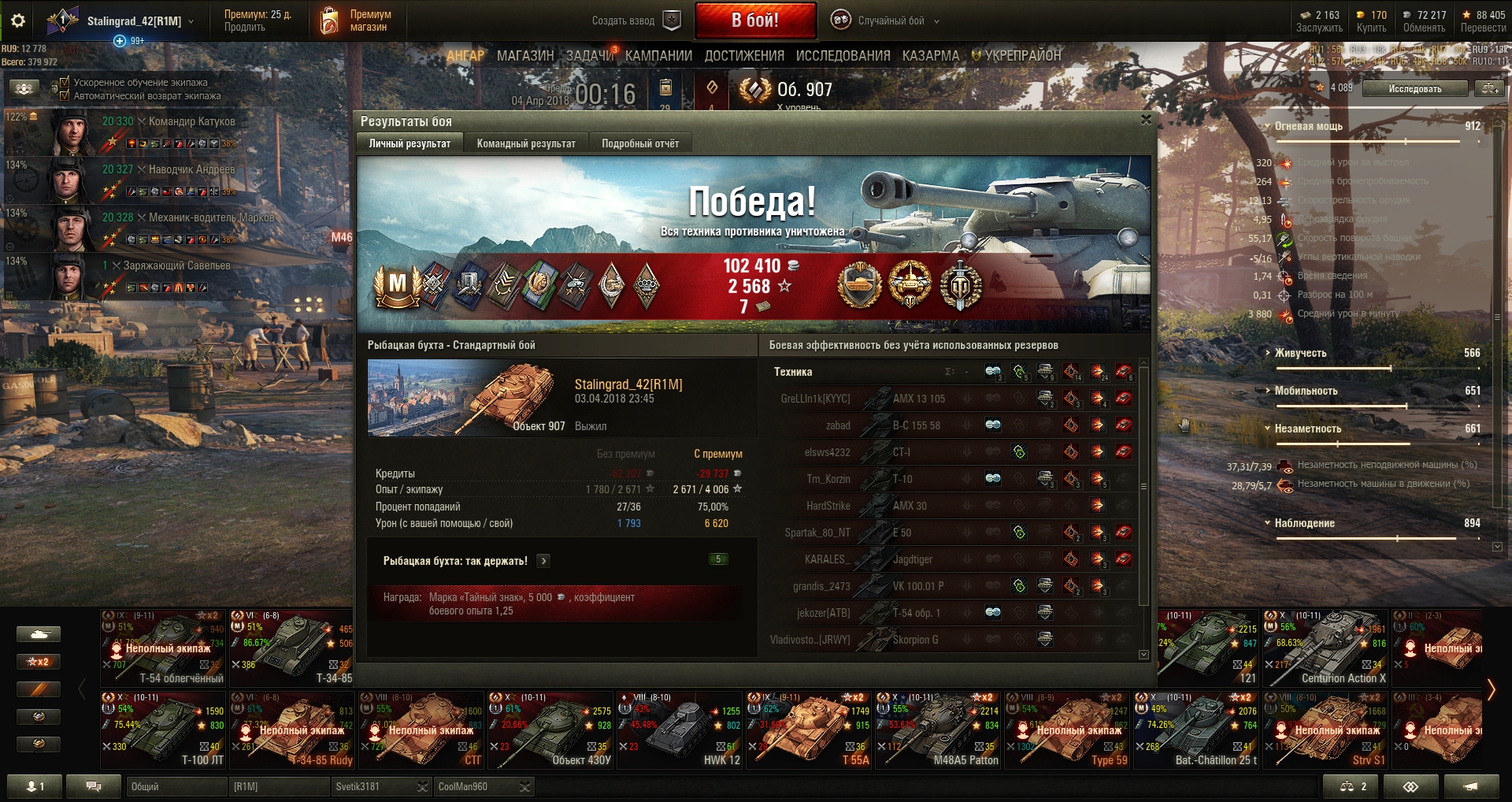Open the ДОСТИЖЕНИЯ section
This screenshot has height=802, width=1512.
(x=744, y=56)
